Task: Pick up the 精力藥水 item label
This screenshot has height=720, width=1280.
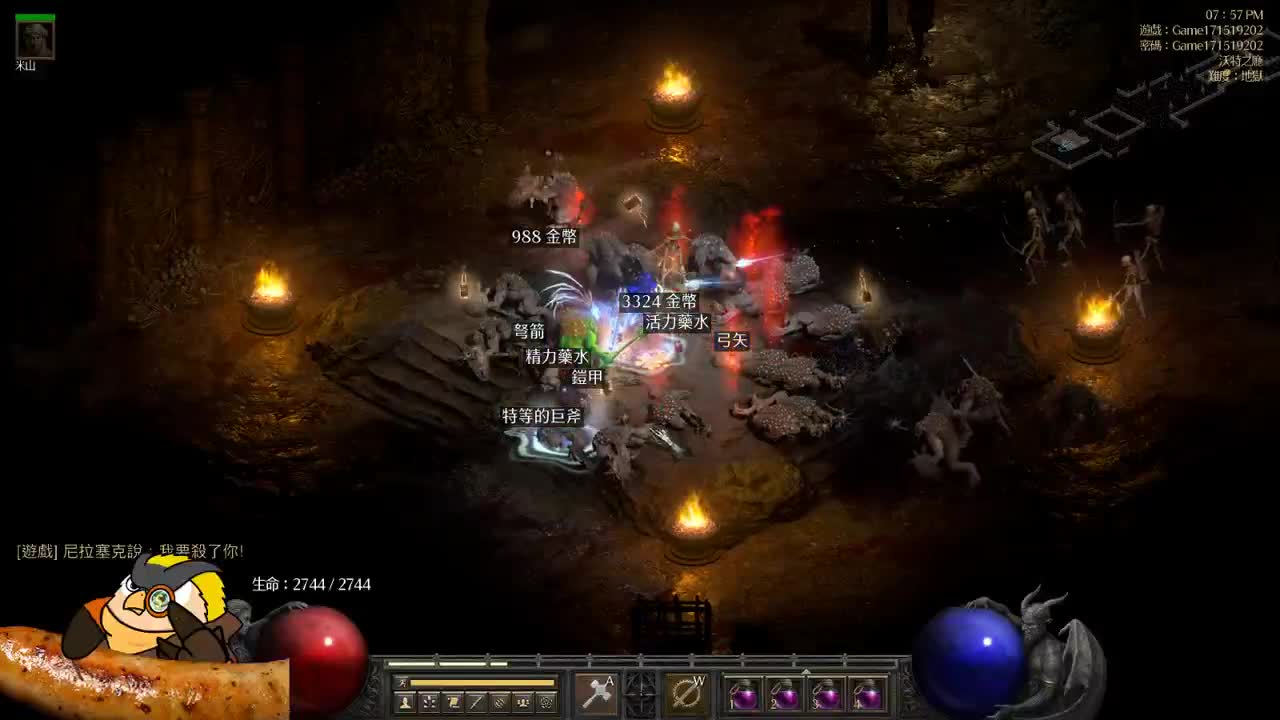Action: coord(558,356)
